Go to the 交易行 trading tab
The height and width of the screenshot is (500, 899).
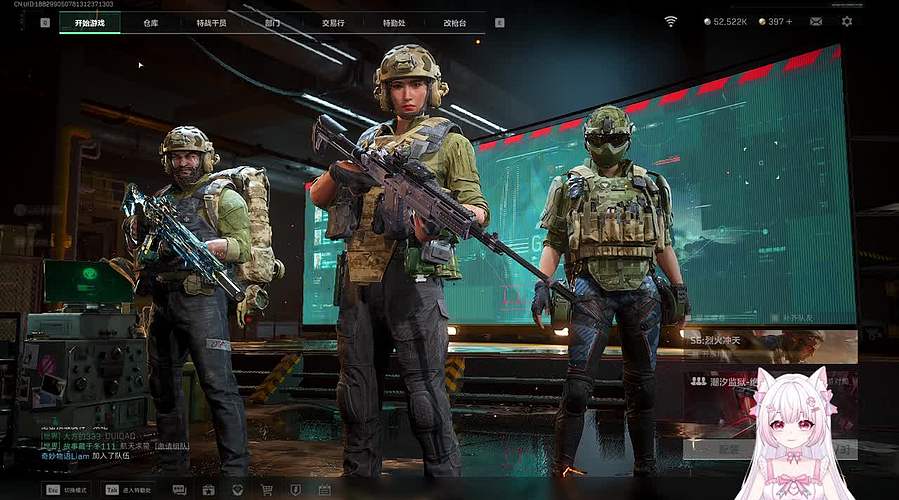tap(333, 22)
